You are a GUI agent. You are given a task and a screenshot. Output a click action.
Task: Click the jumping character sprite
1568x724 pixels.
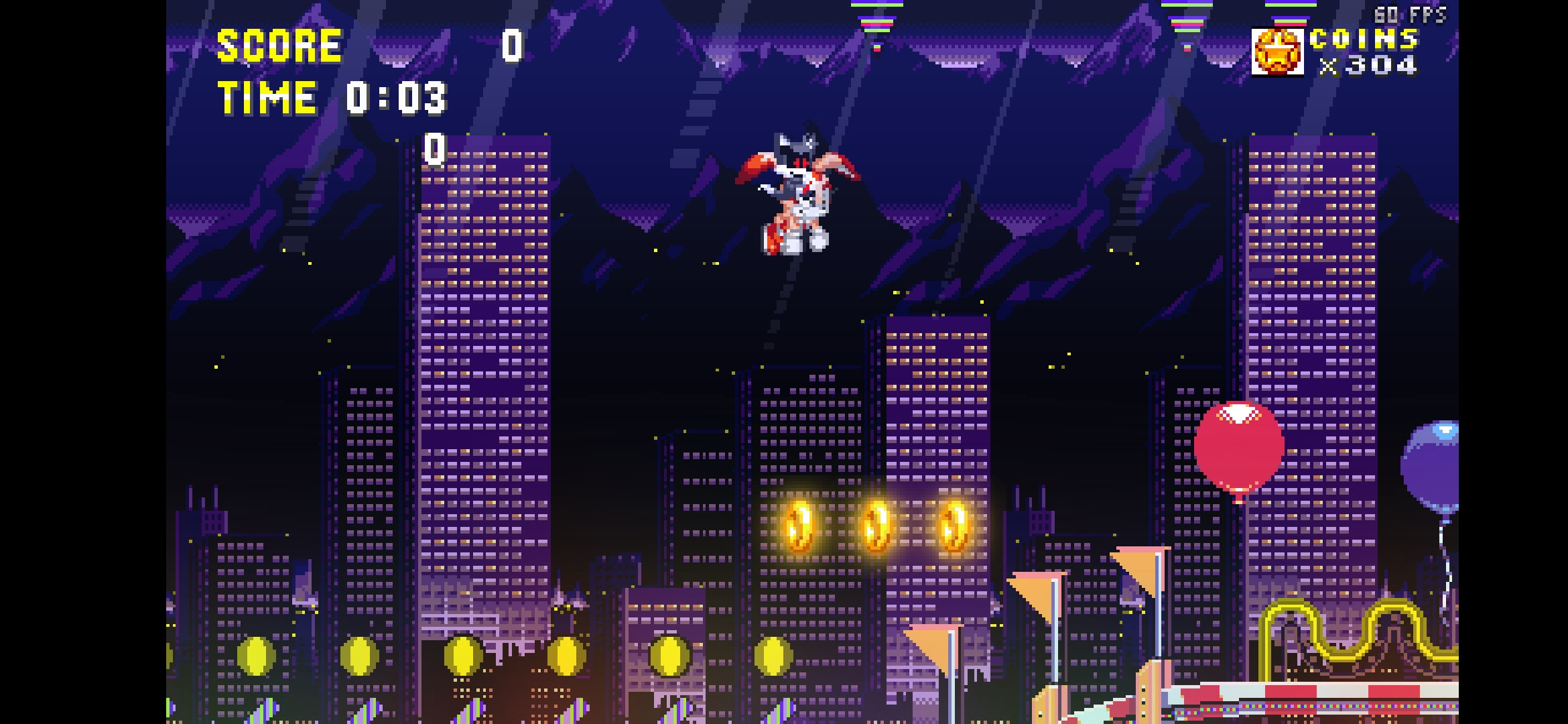pos(799,194)
